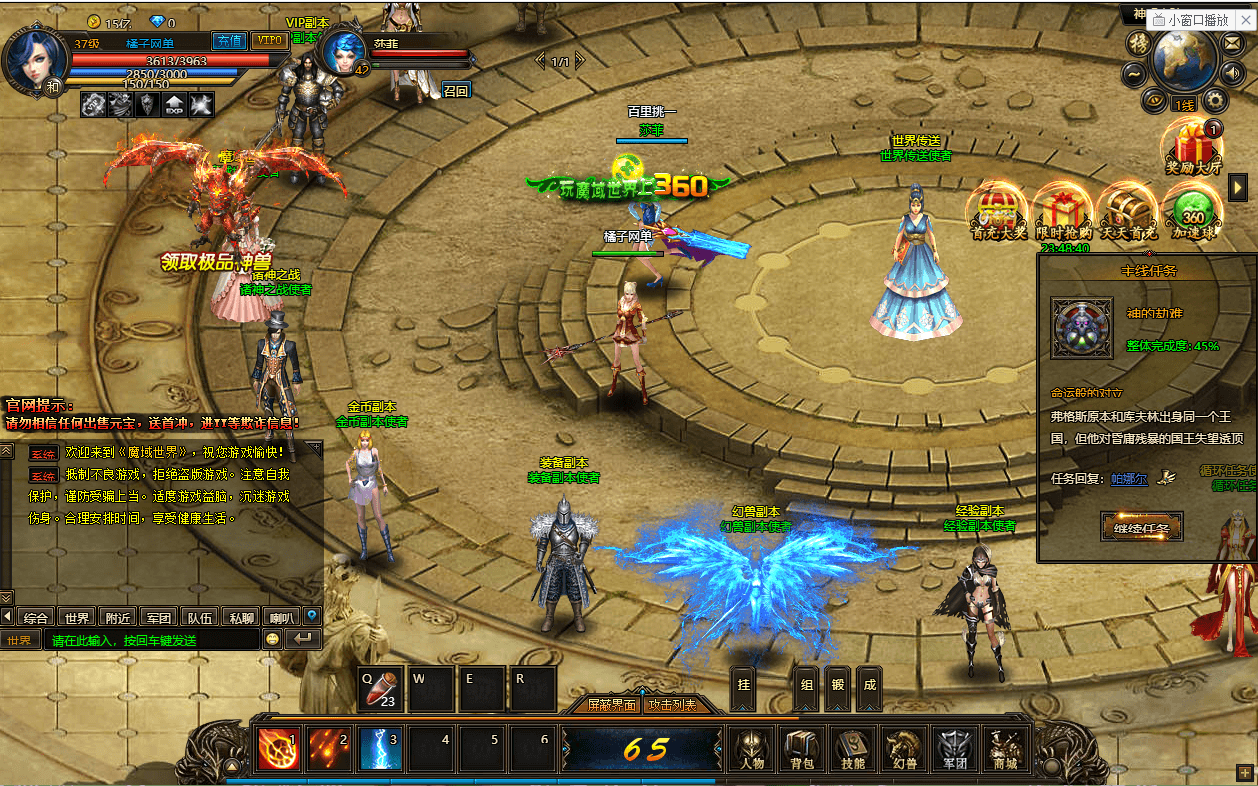Use the red potion in the Q slot
The height and width of the screenshot is (786, 1258).
click(381, 689)
